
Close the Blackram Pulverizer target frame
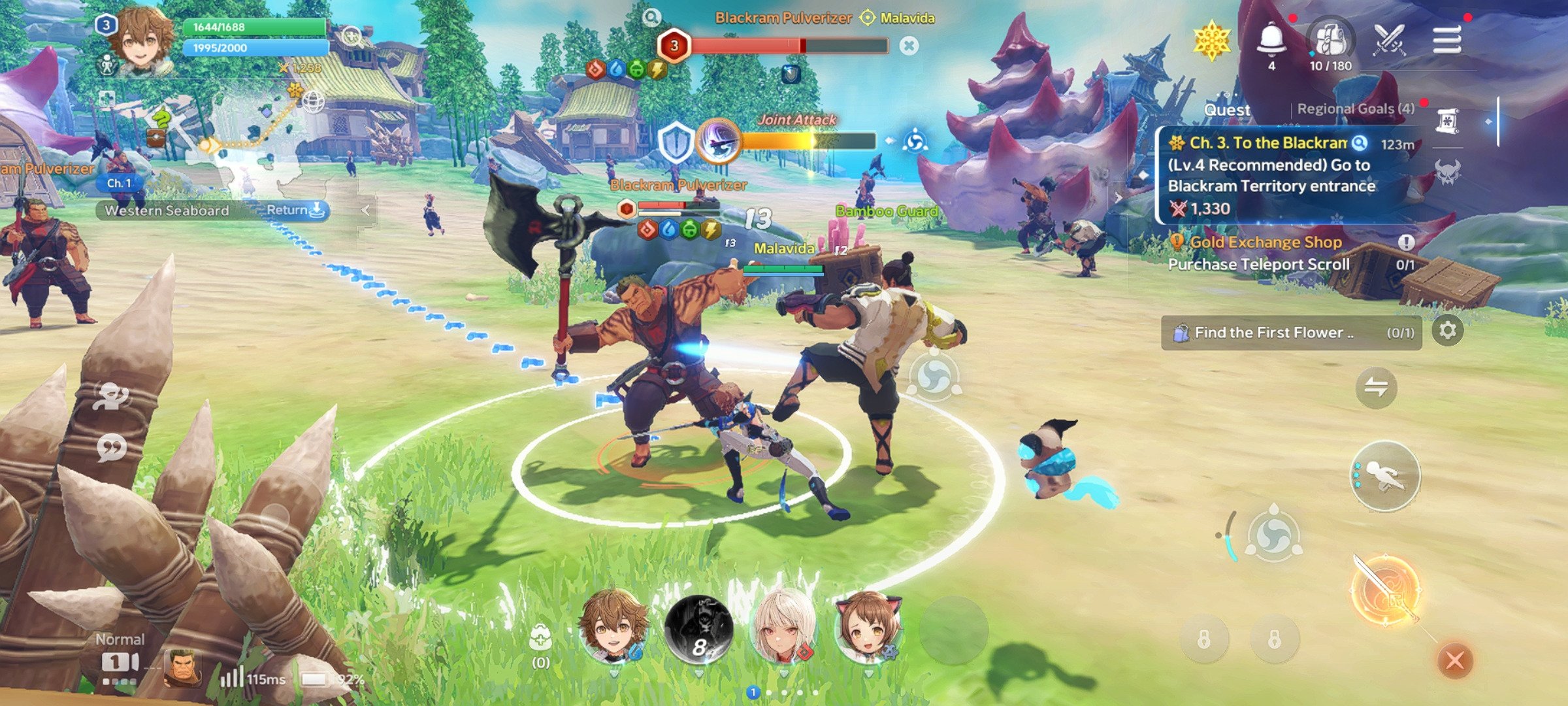tap(909, 46)
